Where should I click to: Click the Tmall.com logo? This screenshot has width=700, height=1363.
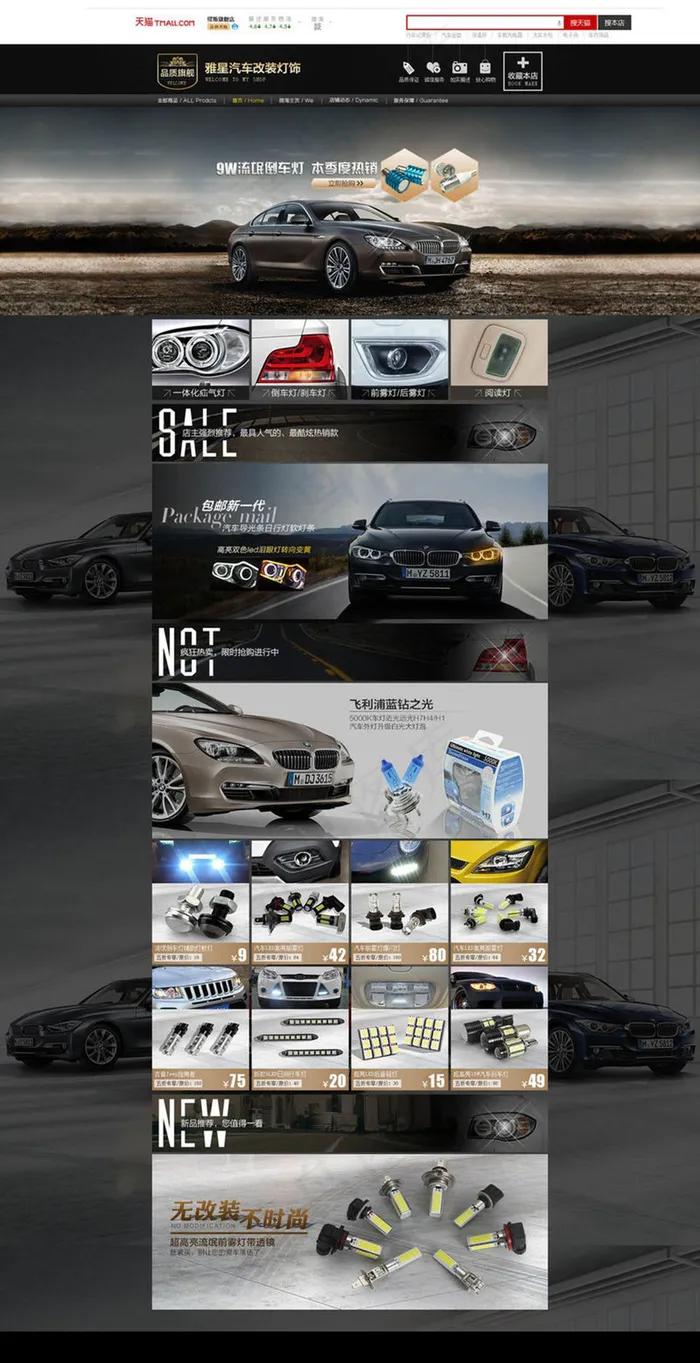[x=165, y=22]
